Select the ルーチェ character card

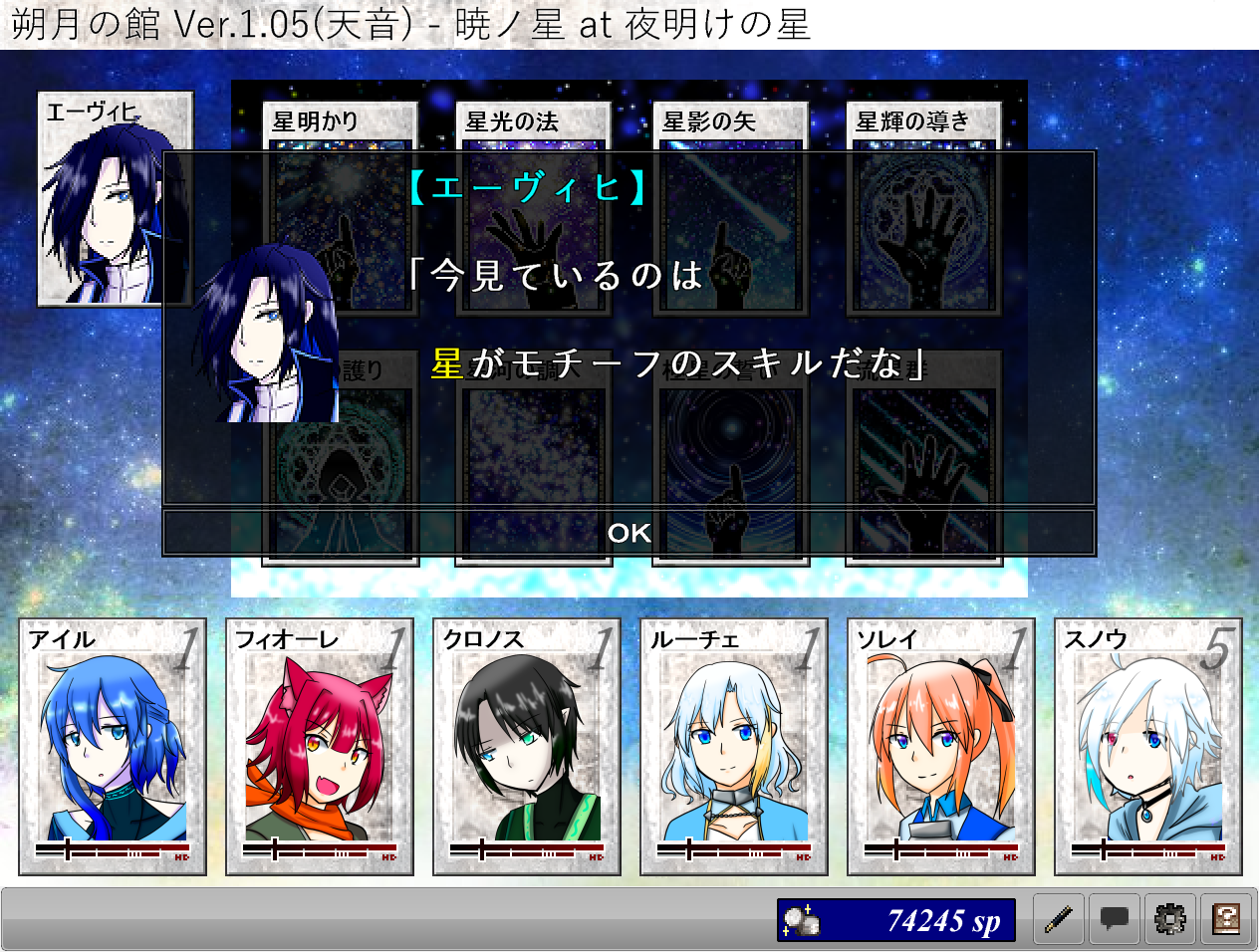pos(734,747)
